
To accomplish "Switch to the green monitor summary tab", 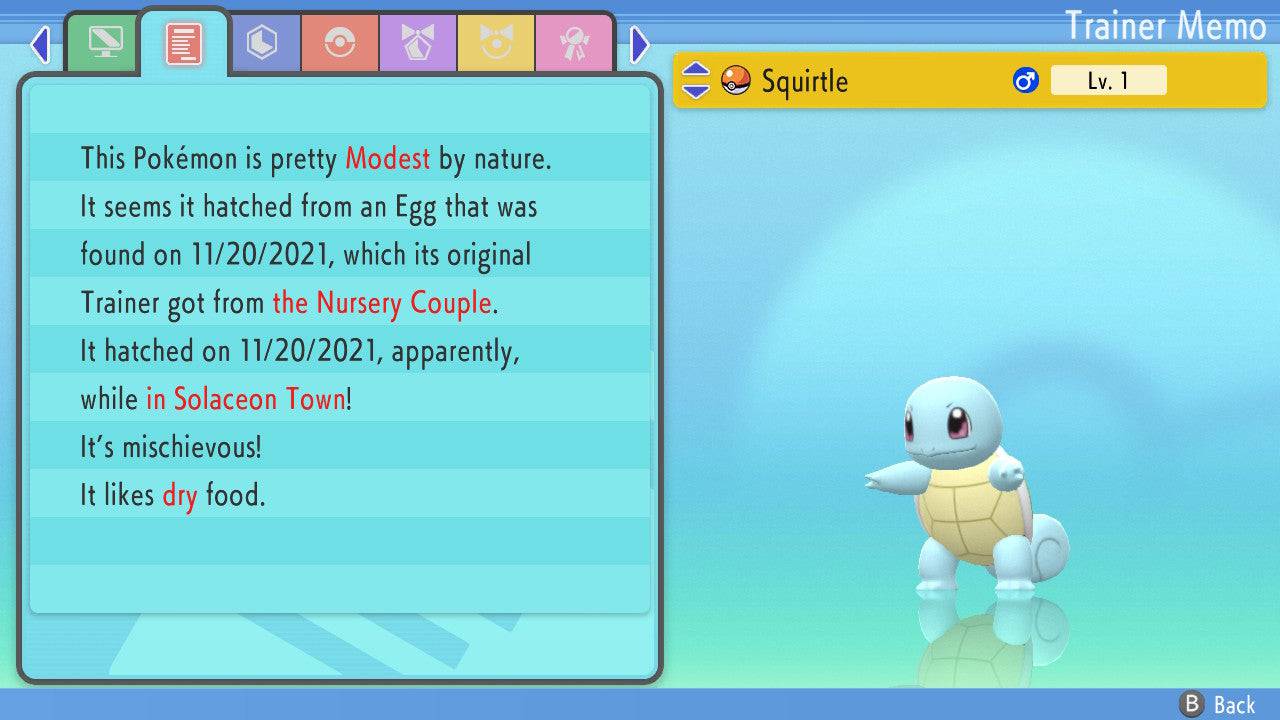I will tap(105, 43).
